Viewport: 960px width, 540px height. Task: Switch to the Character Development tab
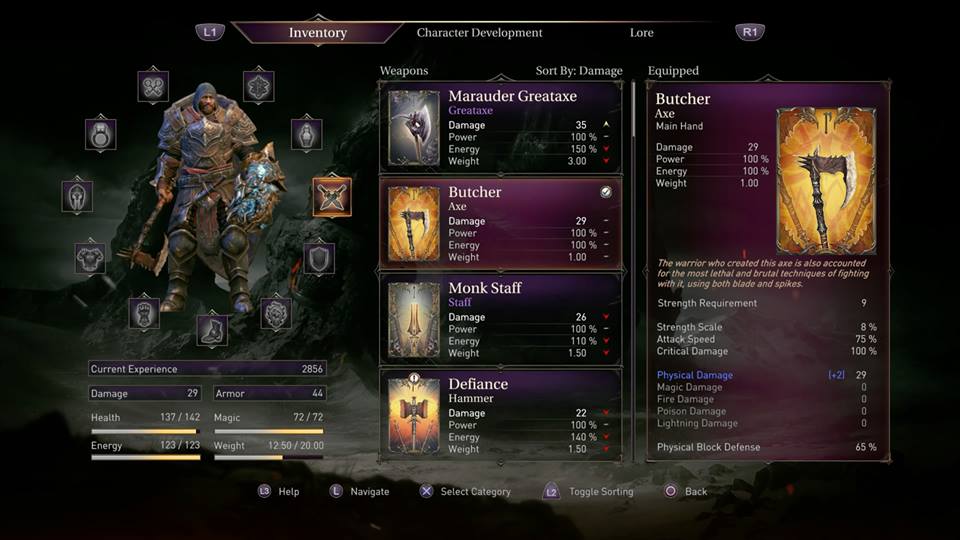click(479, 33)
